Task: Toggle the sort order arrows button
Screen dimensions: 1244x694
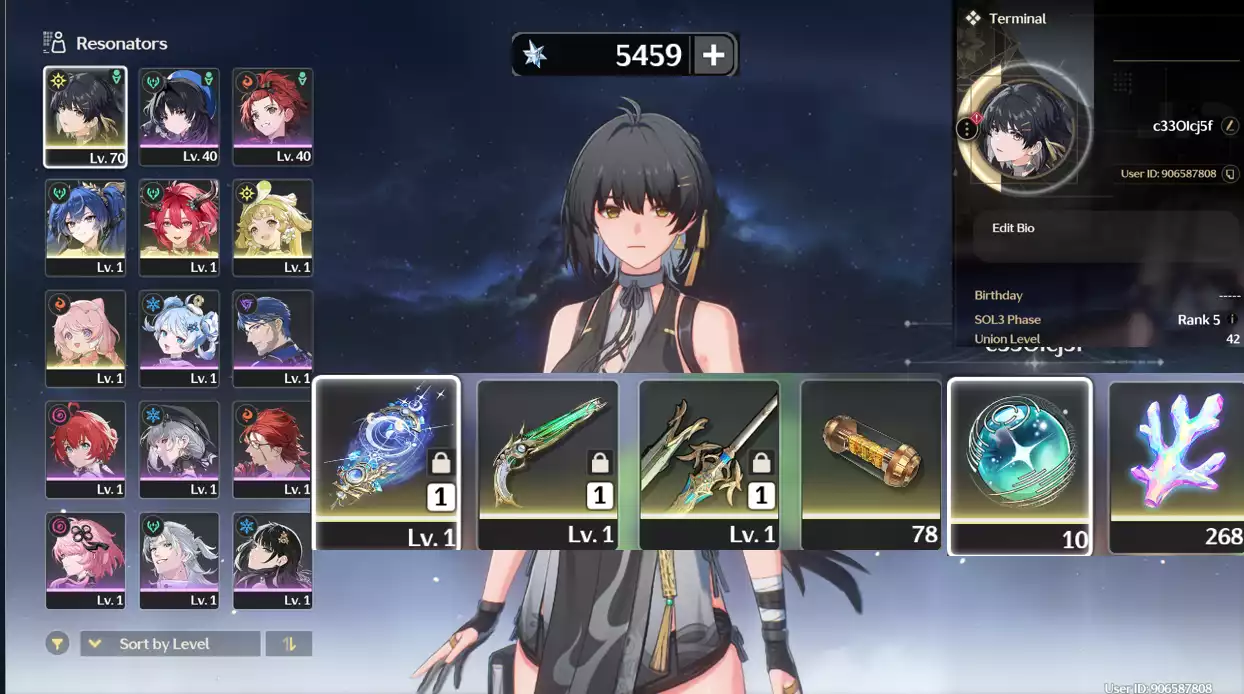Action: point(289,643)
